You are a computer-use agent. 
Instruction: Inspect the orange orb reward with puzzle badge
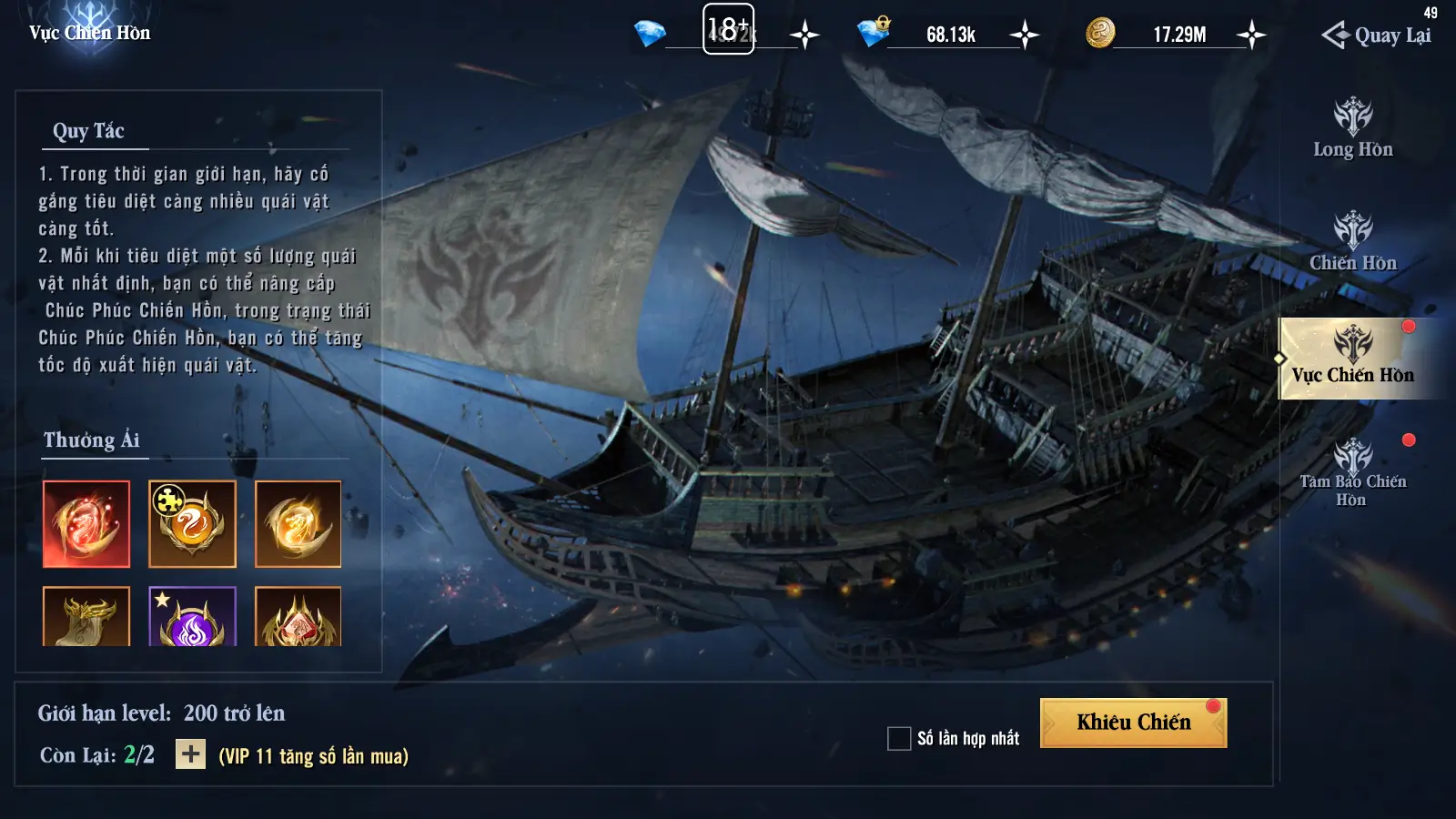click(192, 524)
